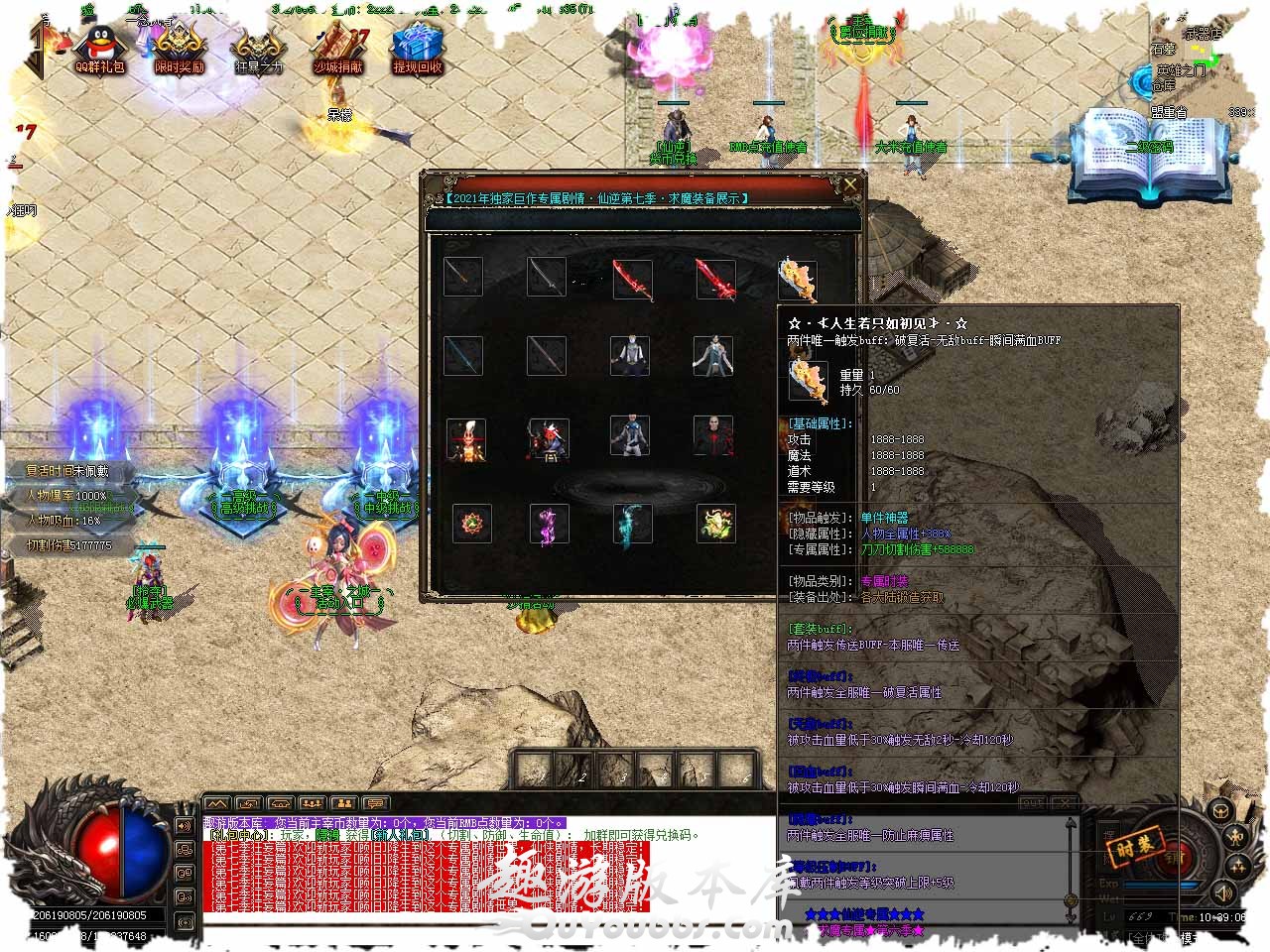This screenshot has width=1270, height=952.
Task: Open the 限时奖励 limited-time reward icon
Action: click(x=179, y=49)
